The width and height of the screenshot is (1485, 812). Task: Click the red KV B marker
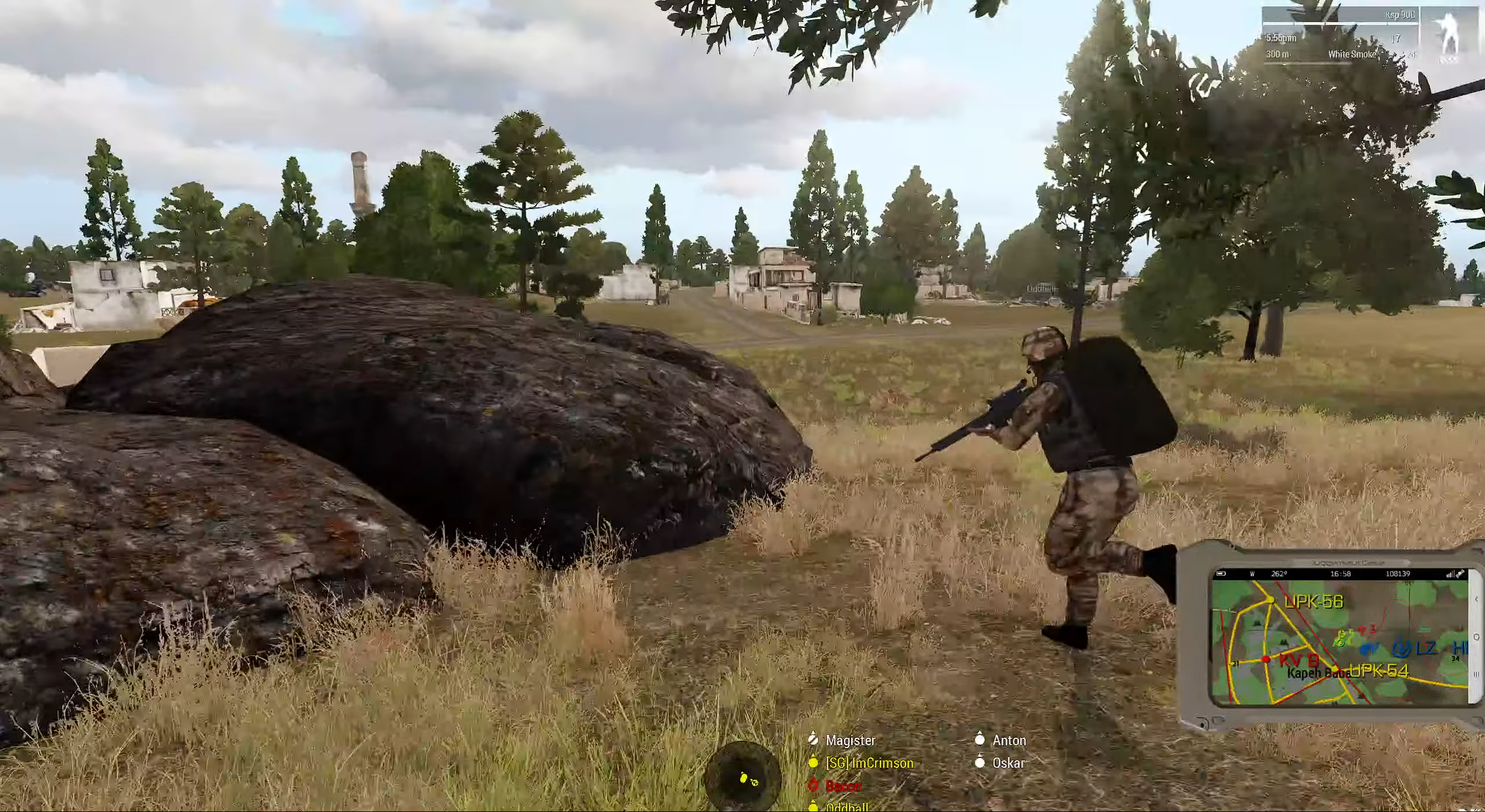tap(1298, 660)
